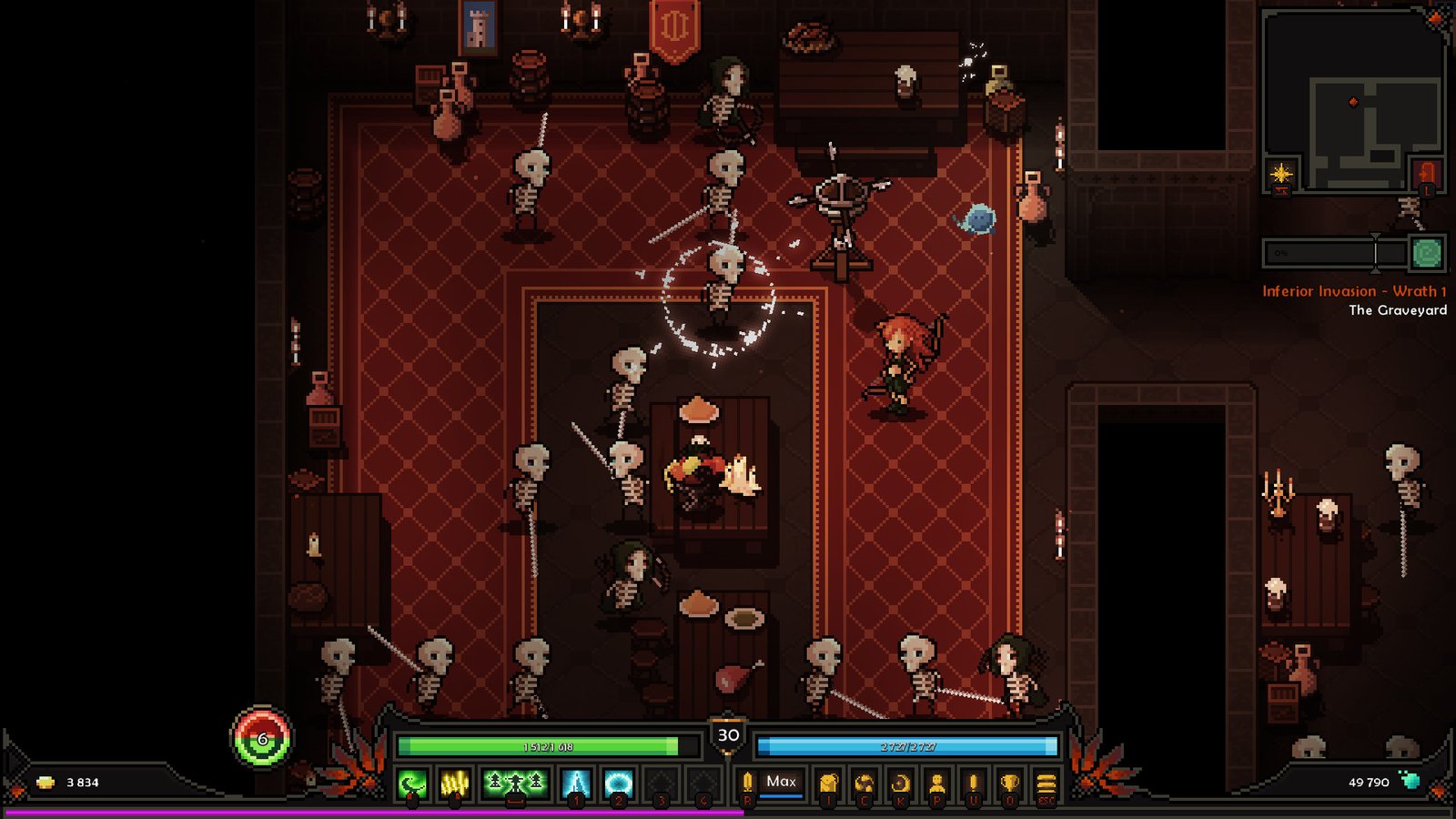Activate the blue portal skill in slot 2
The width and height of the screenshot is (1456, 819).
(x=619, y=783)
